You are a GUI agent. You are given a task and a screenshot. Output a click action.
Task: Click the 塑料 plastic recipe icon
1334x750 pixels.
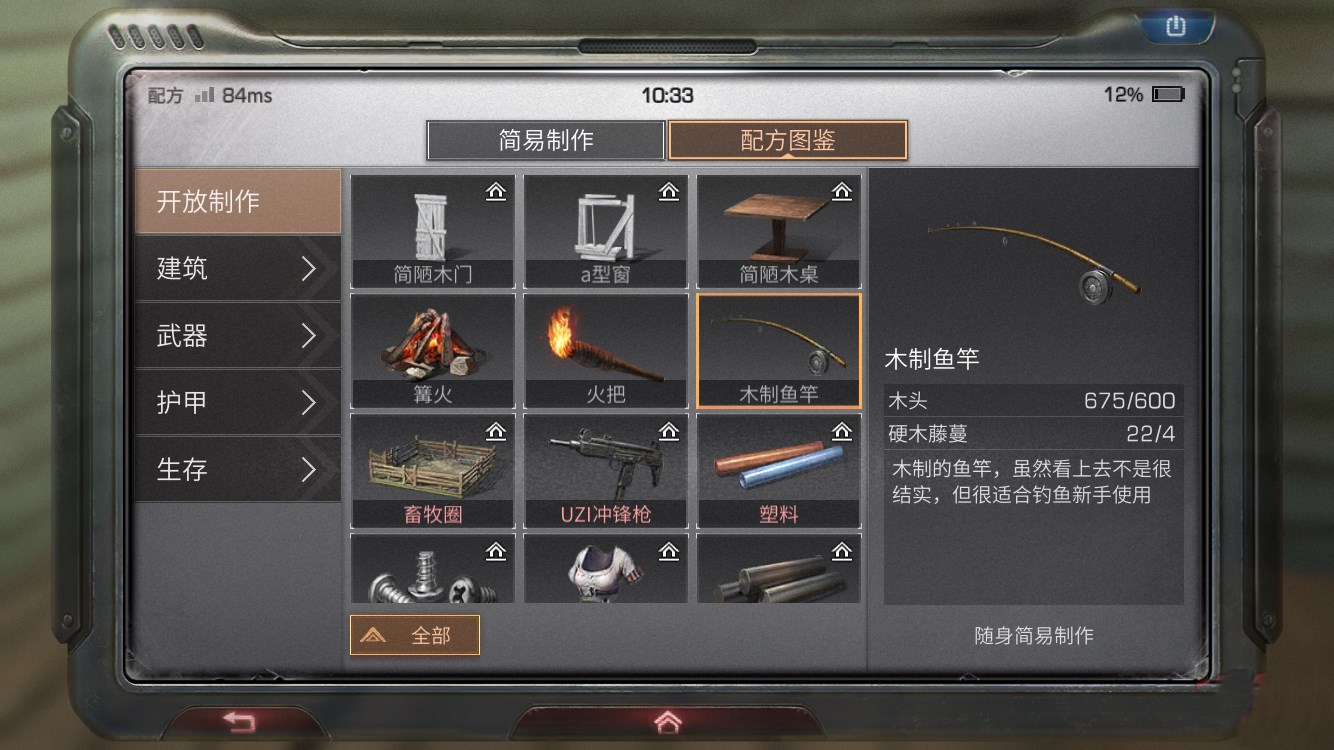[x=780, y=470]
